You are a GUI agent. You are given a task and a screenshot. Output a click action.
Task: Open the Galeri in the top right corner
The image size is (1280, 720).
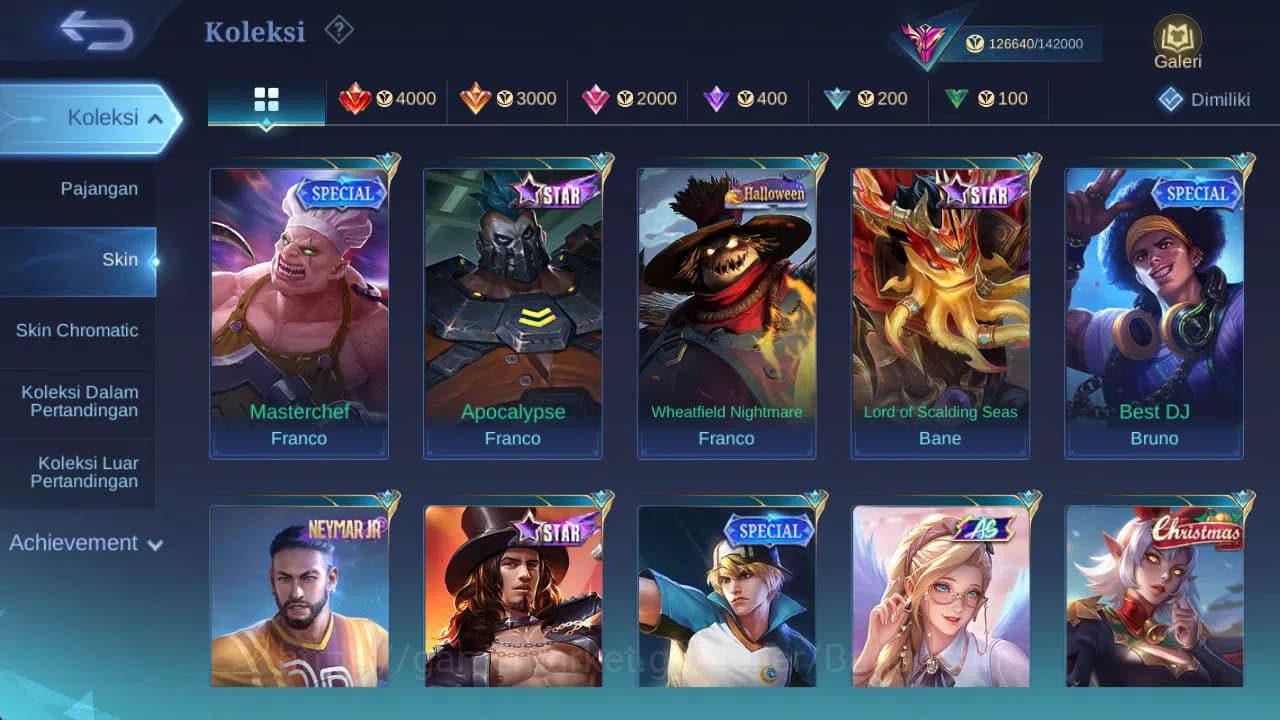[x=1176, y=40]
